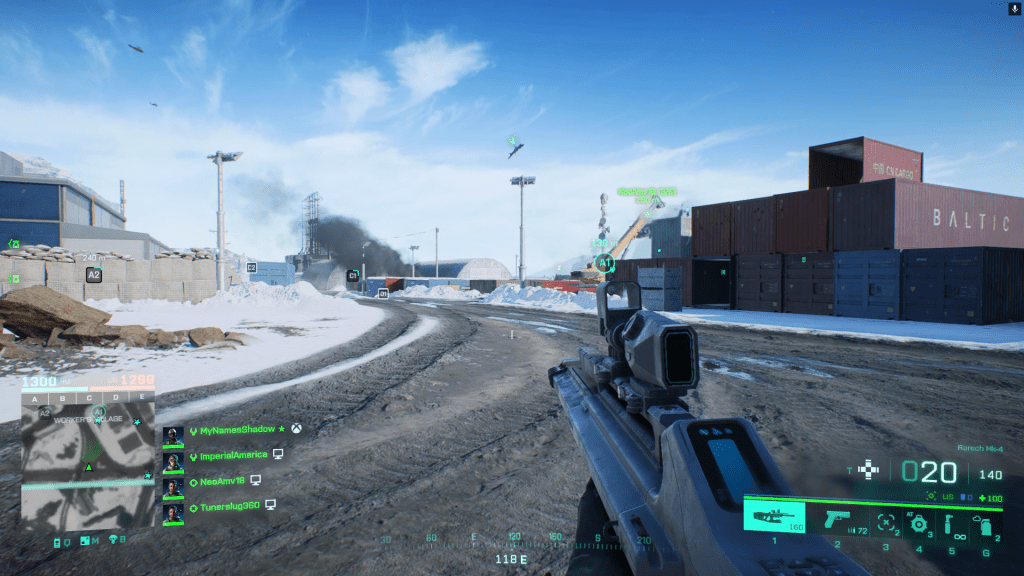
Task: Select squad member MyNamesShadow
Action: click(235, 430)
